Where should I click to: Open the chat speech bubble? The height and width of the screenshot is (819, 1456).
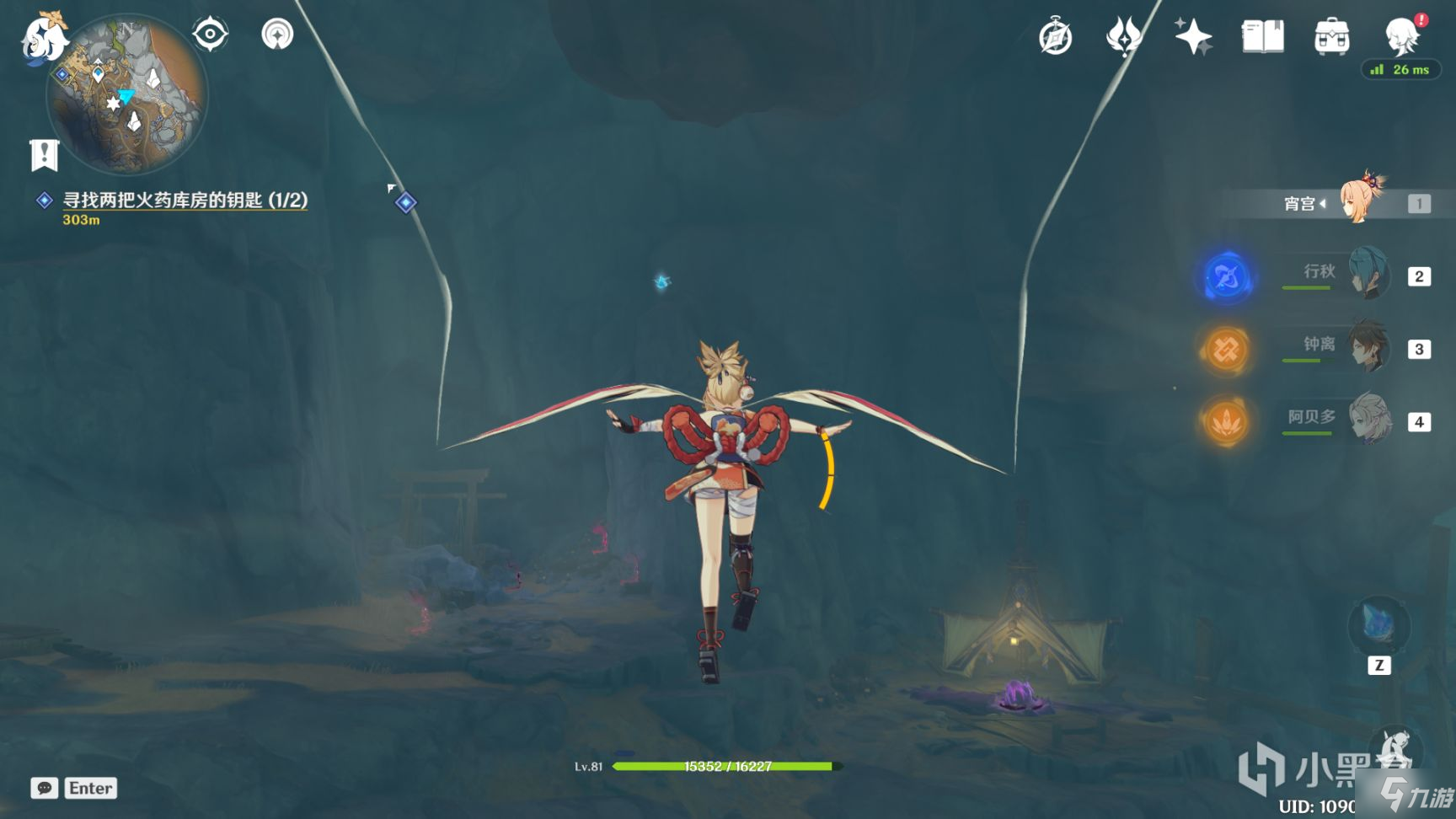click(x=45, y=788)
